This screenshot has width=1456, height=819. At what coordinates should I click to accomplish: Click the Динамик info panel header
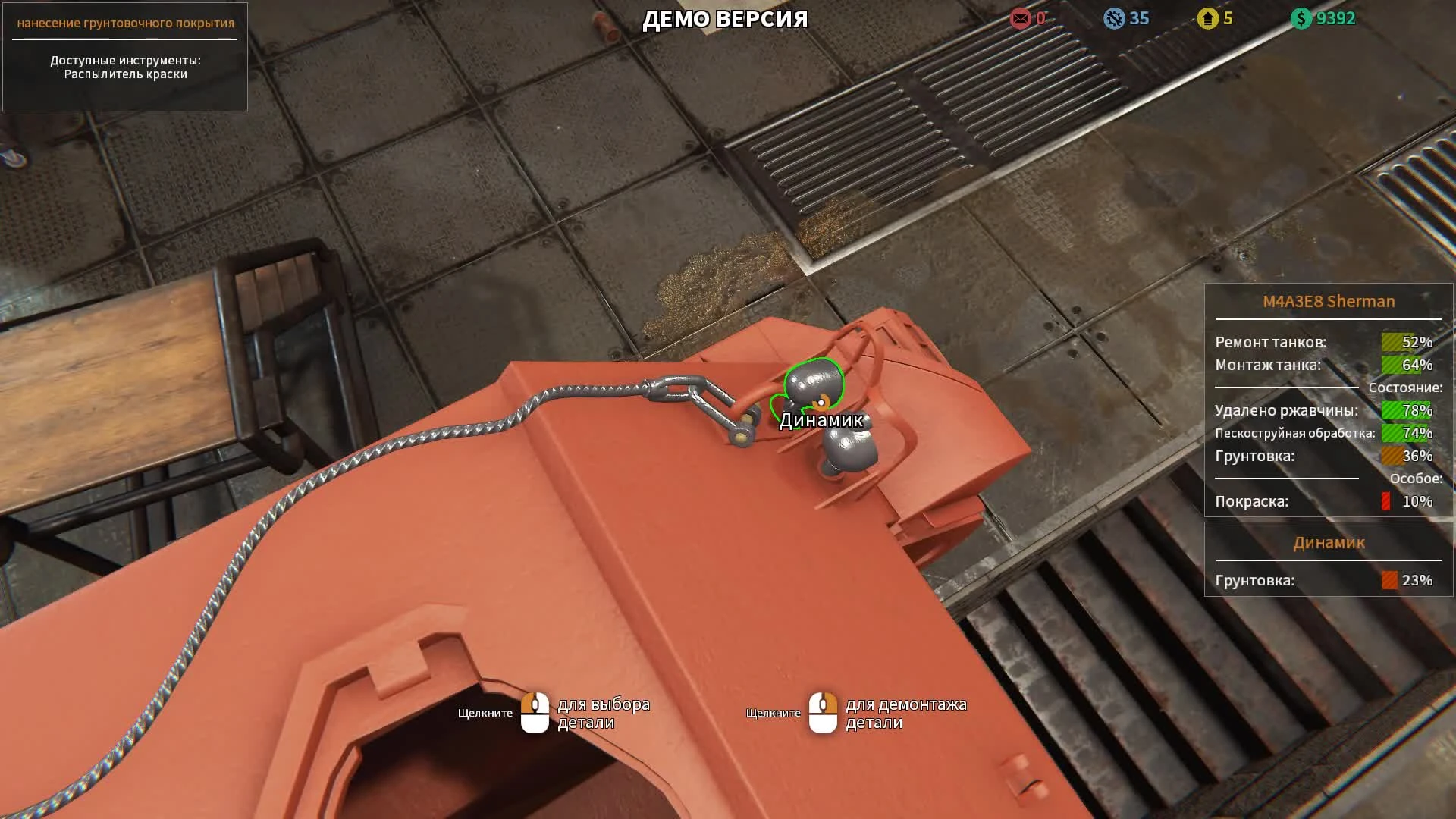[1328, 542]
